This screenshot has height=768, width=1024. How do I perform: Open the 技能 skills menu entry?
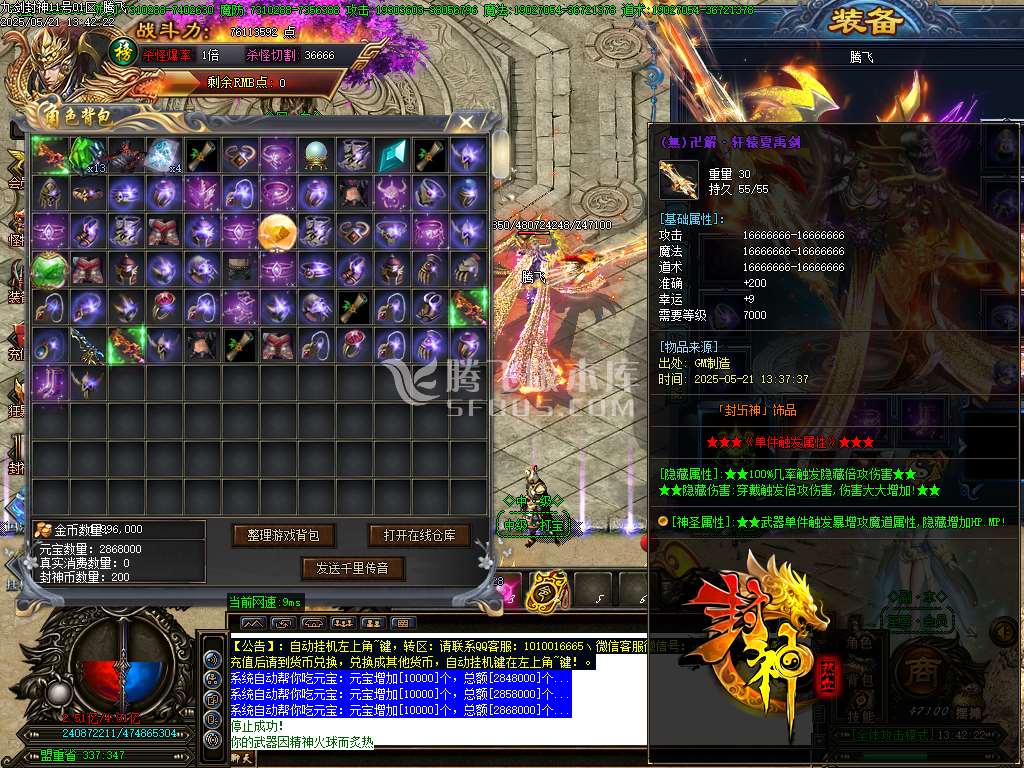860,716
